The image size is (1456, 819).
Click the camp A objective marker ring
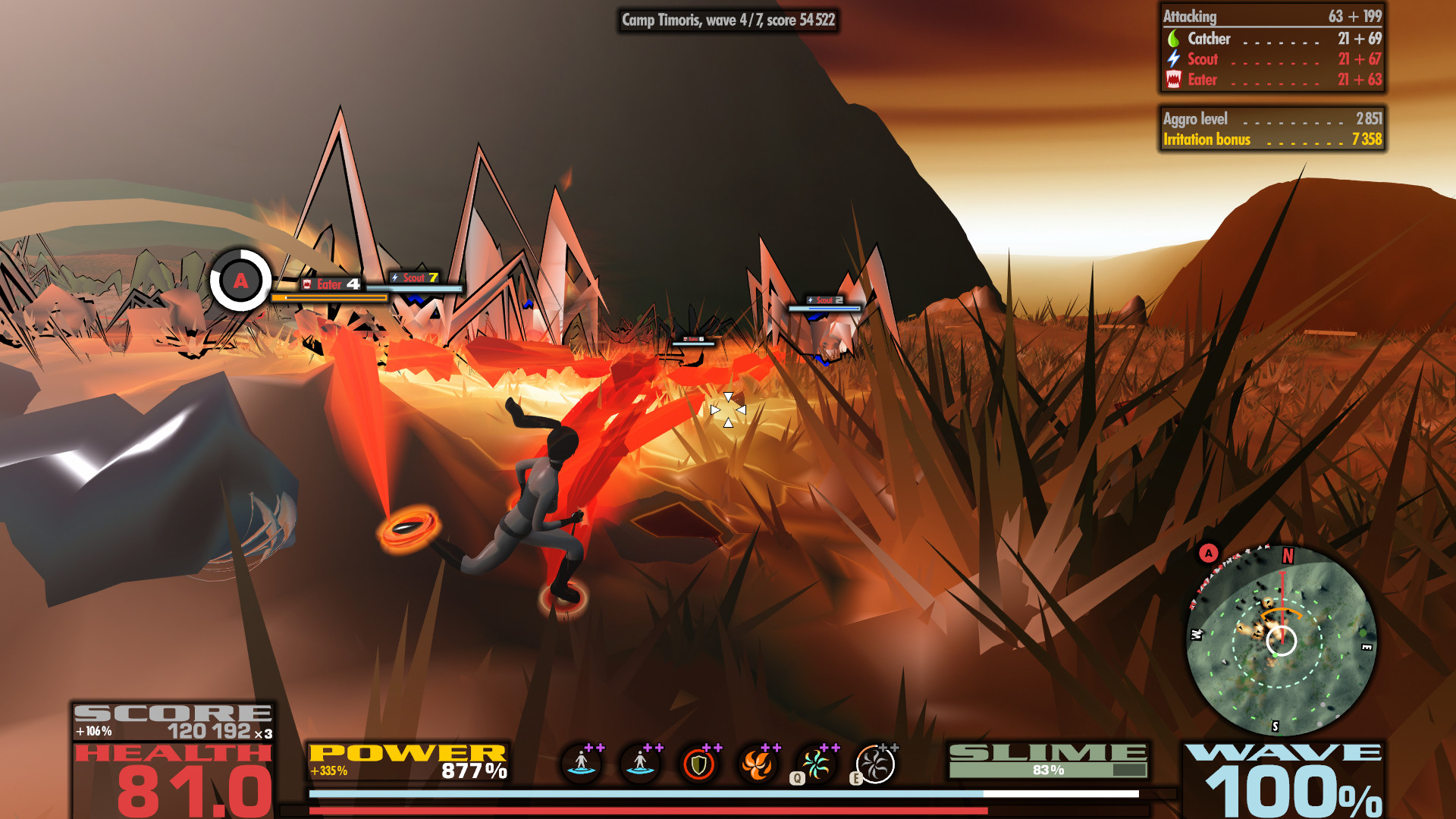click(x=240, y=281)
